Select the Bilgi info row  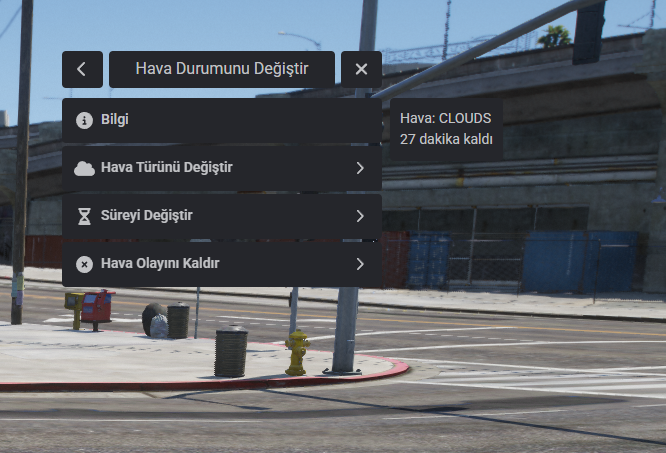point(221,120)
